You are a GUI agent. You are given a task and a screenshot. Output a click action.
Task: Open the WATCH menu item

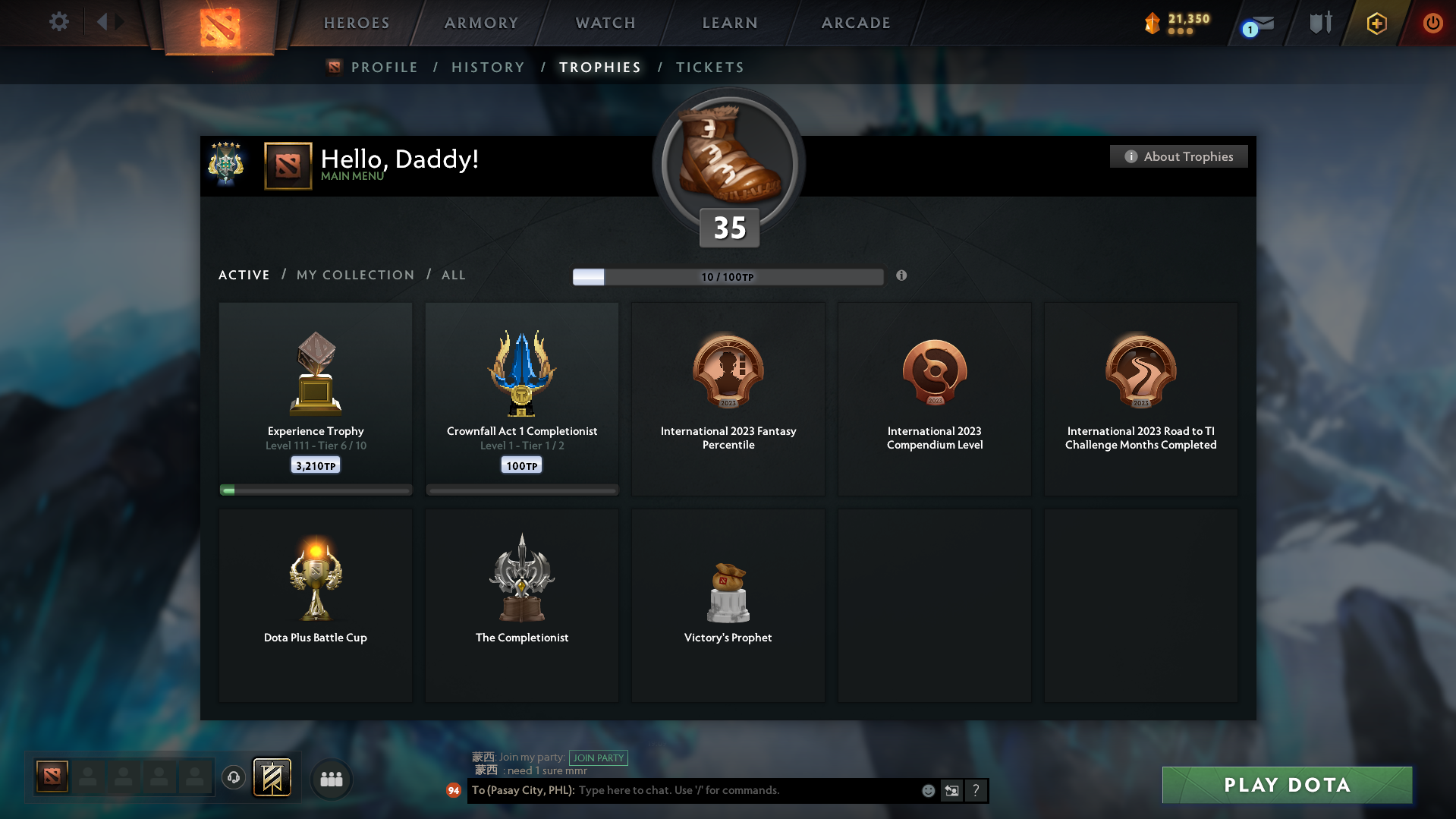pos(605,23)
